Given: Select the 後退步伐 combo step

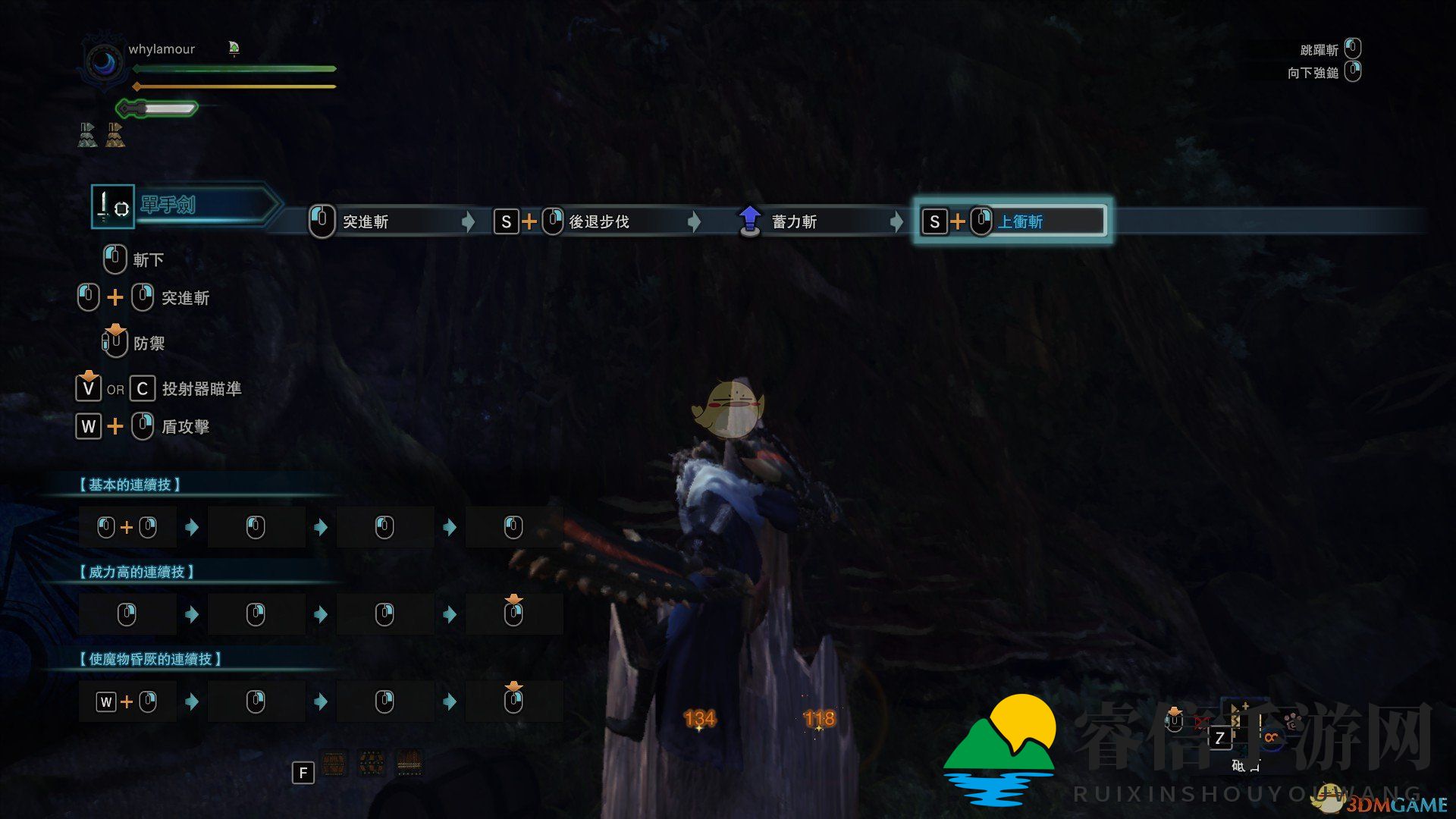Looking at the screenshot, I should tap(599, 221).
